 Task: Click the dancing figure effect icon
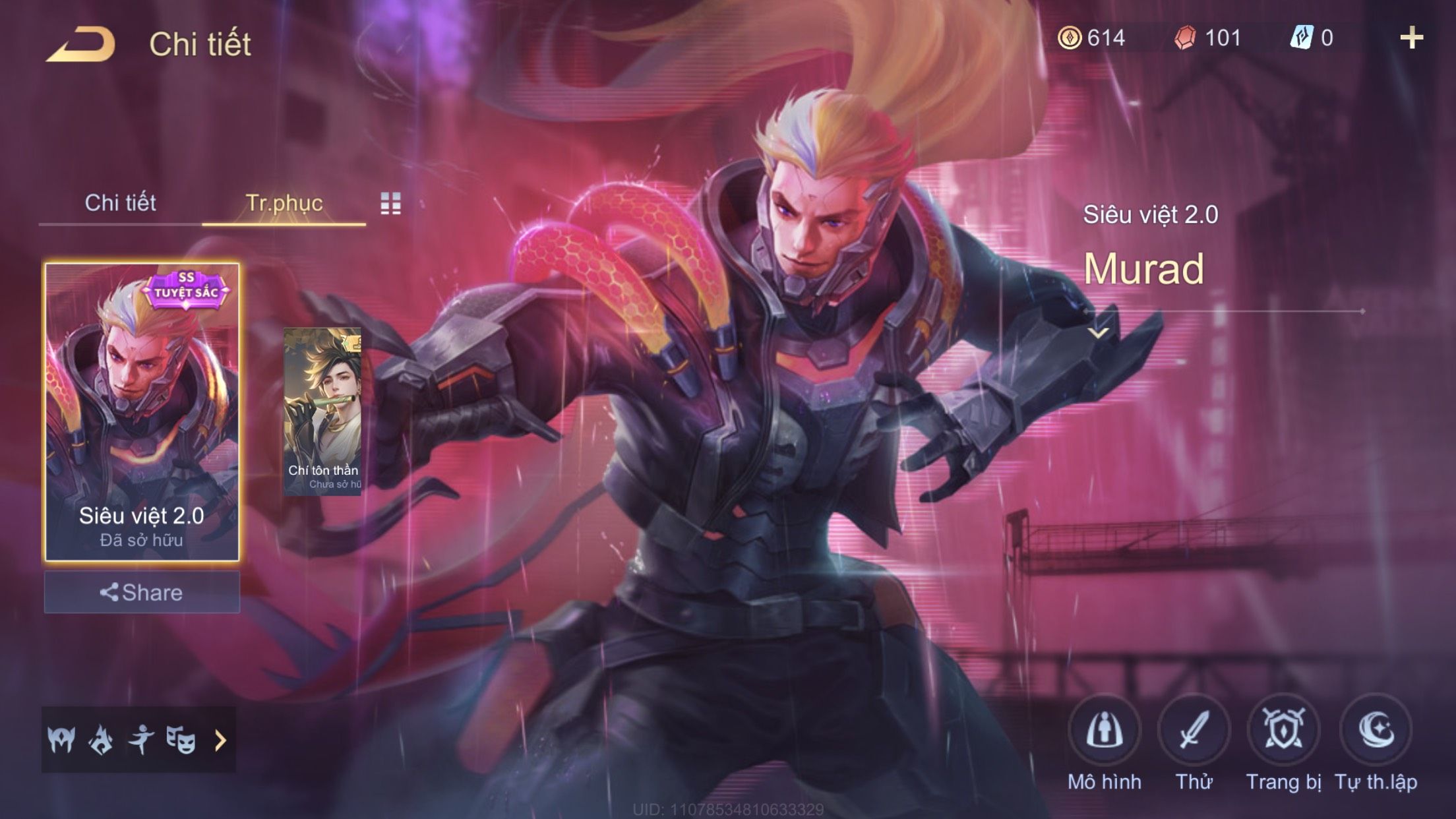coord(141,740)
